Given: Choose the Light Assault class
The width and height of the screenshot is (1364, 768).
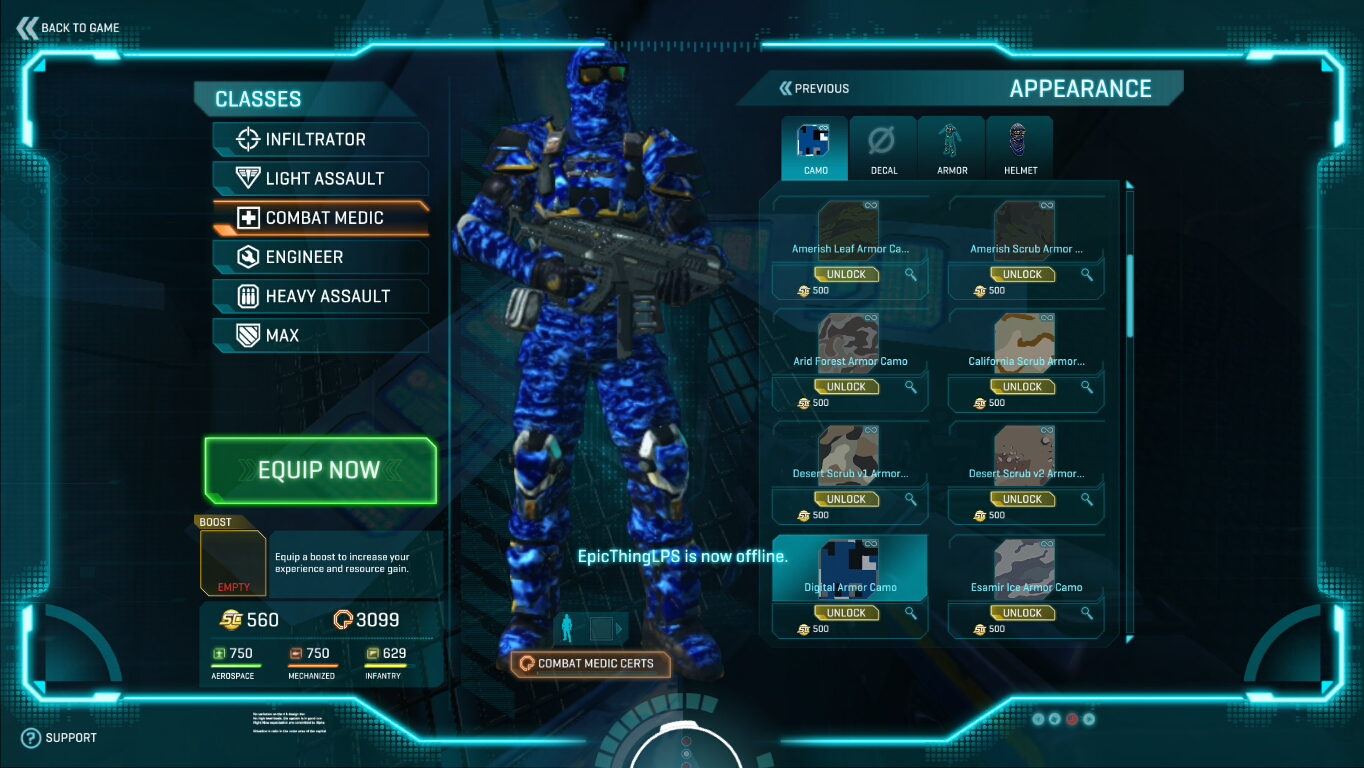Looking at the screenshot, I should pos(320,178).
